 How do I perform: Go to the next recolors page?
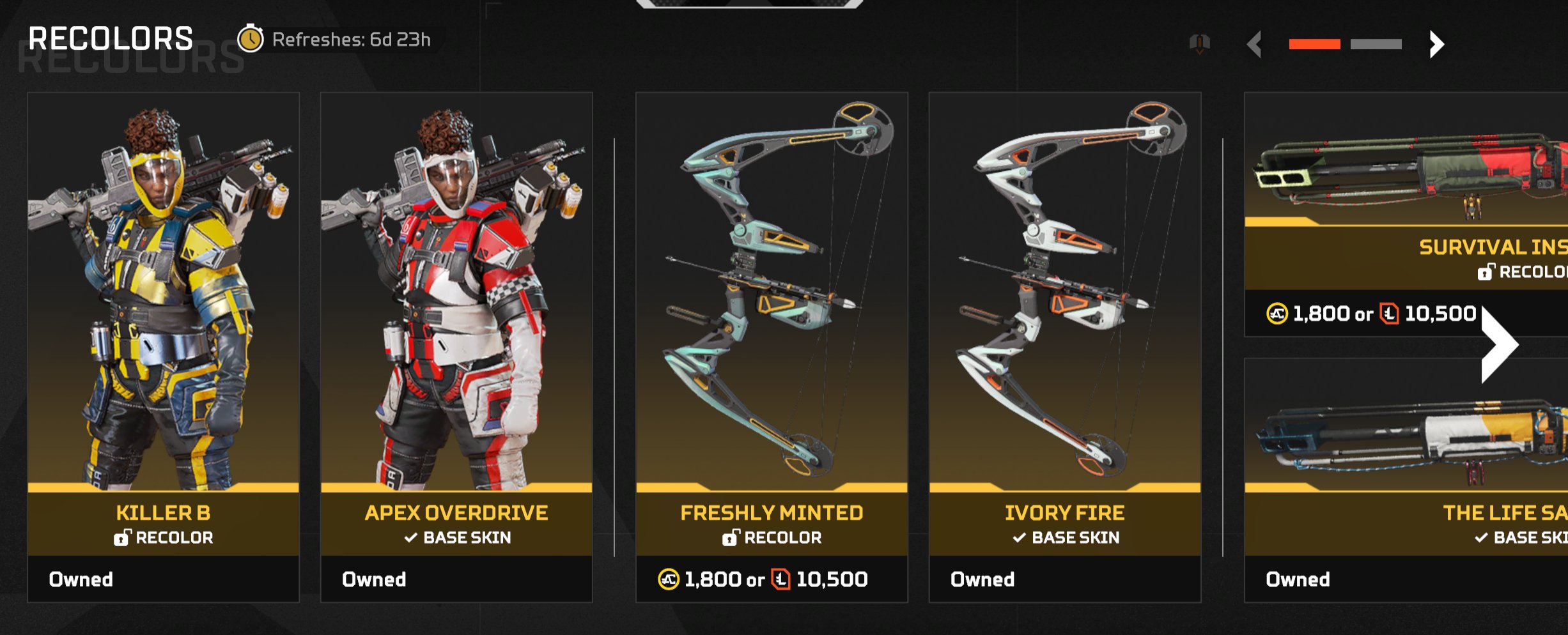coord(1436,44)
